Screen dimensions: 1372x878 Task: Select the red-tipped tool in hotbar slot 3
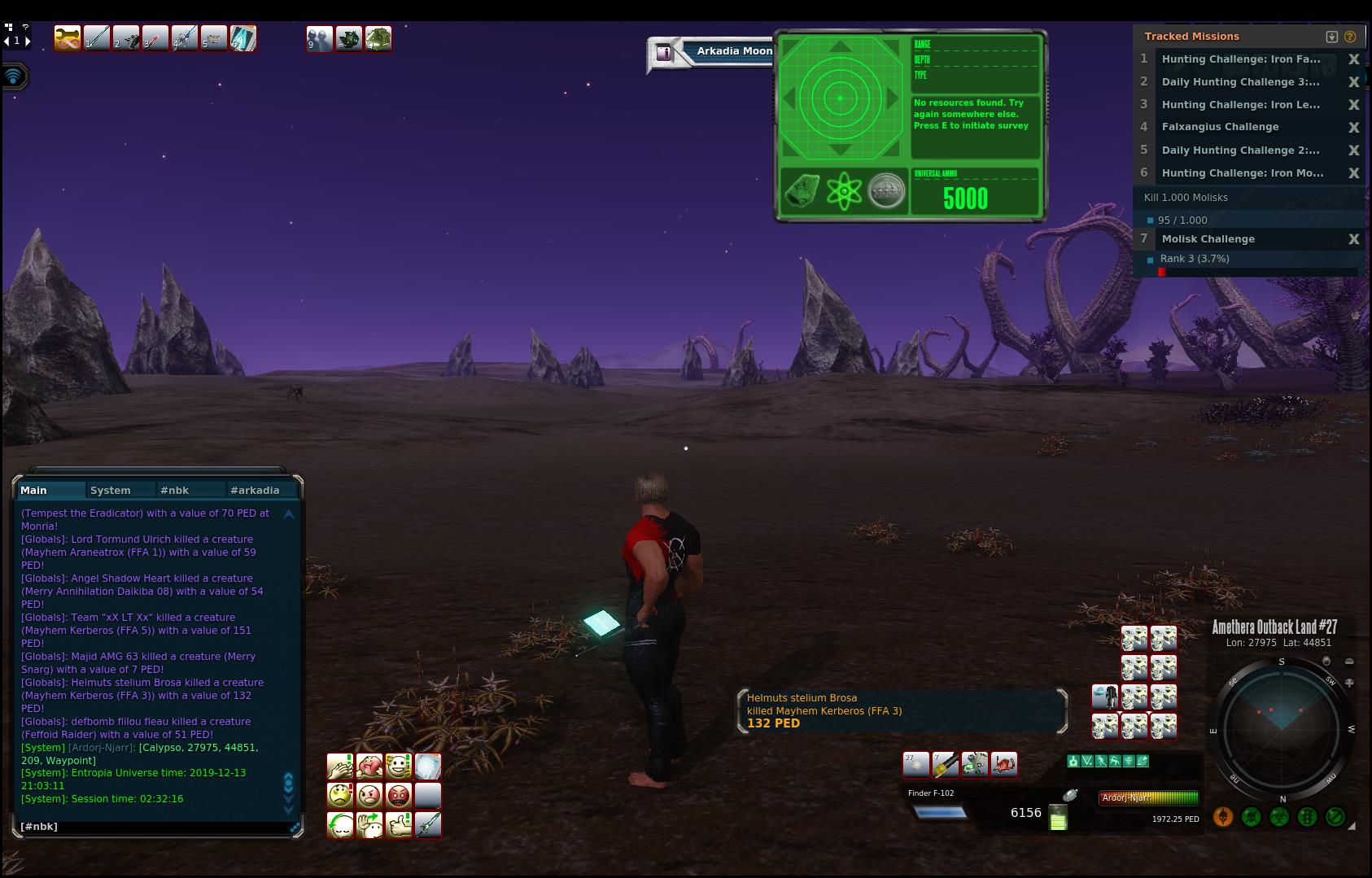tap(155, 38)
